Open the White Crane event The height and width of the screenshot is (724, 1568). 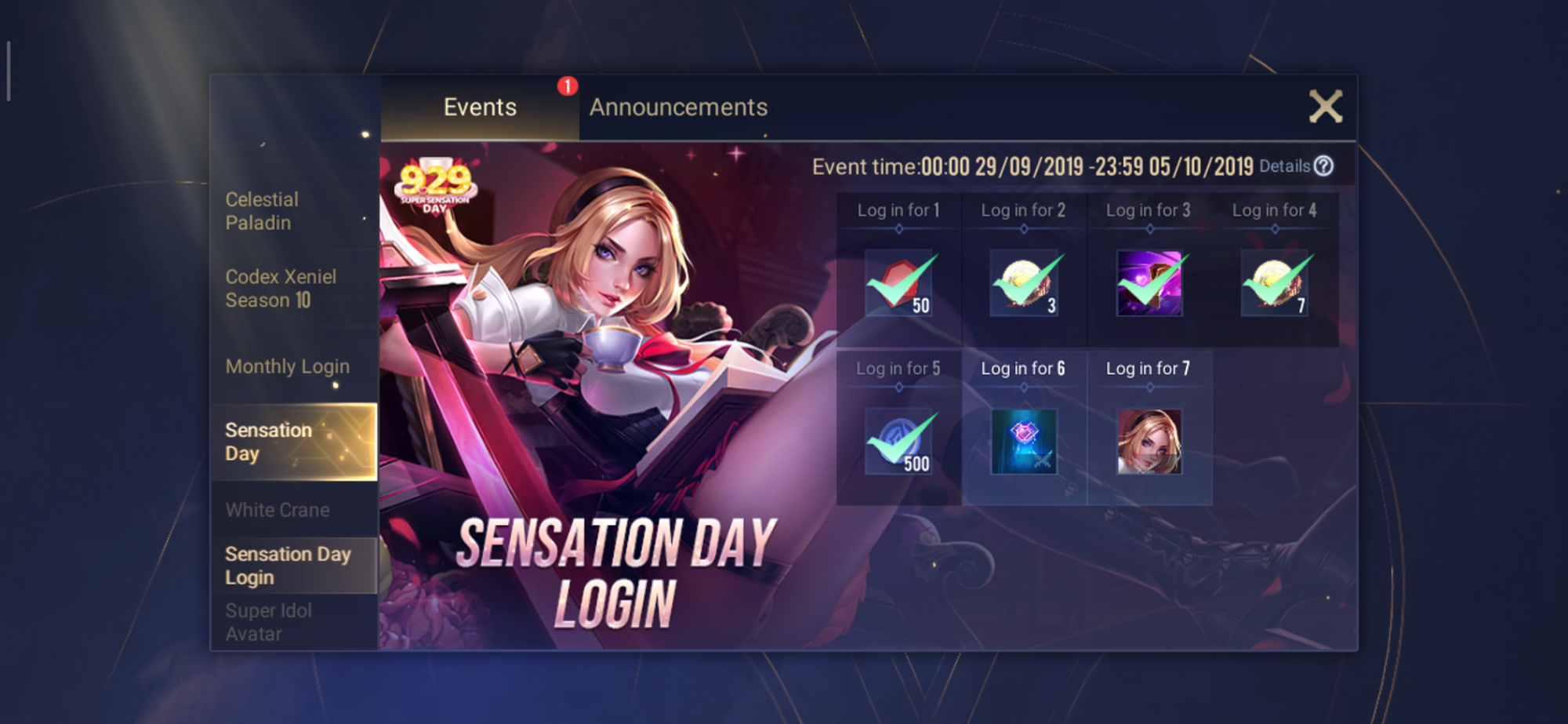(x=278, y=510)
